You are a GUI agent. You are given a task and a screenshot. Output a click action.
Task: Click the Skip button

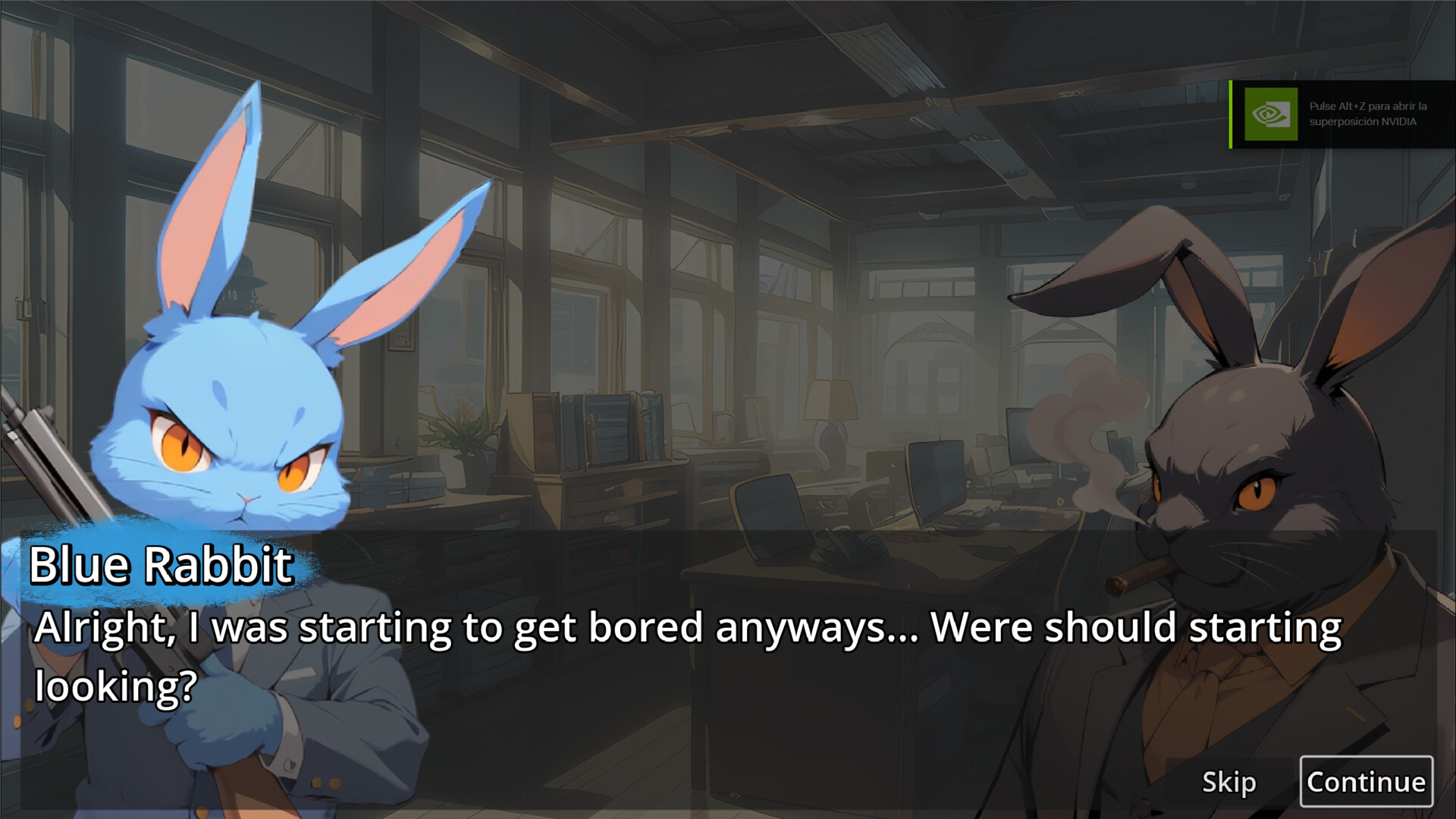point(1230,783)
